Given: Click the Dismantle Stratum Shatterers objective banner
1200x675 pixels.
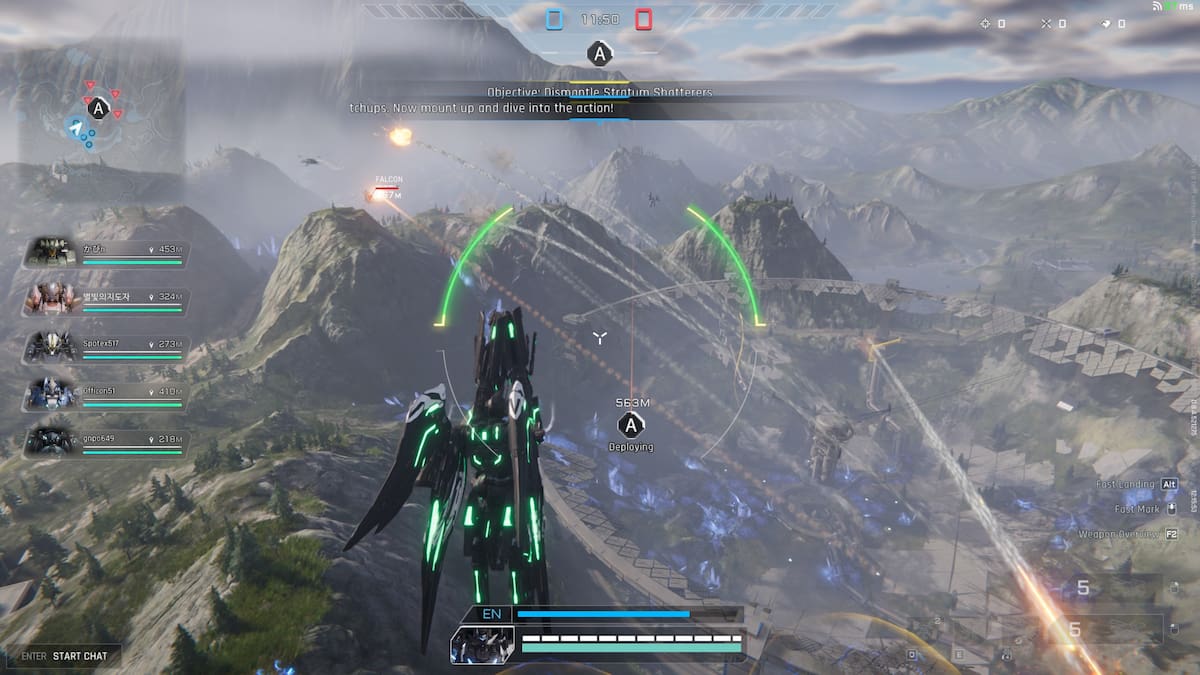Looking at the screenshot, I should [600, 92].
